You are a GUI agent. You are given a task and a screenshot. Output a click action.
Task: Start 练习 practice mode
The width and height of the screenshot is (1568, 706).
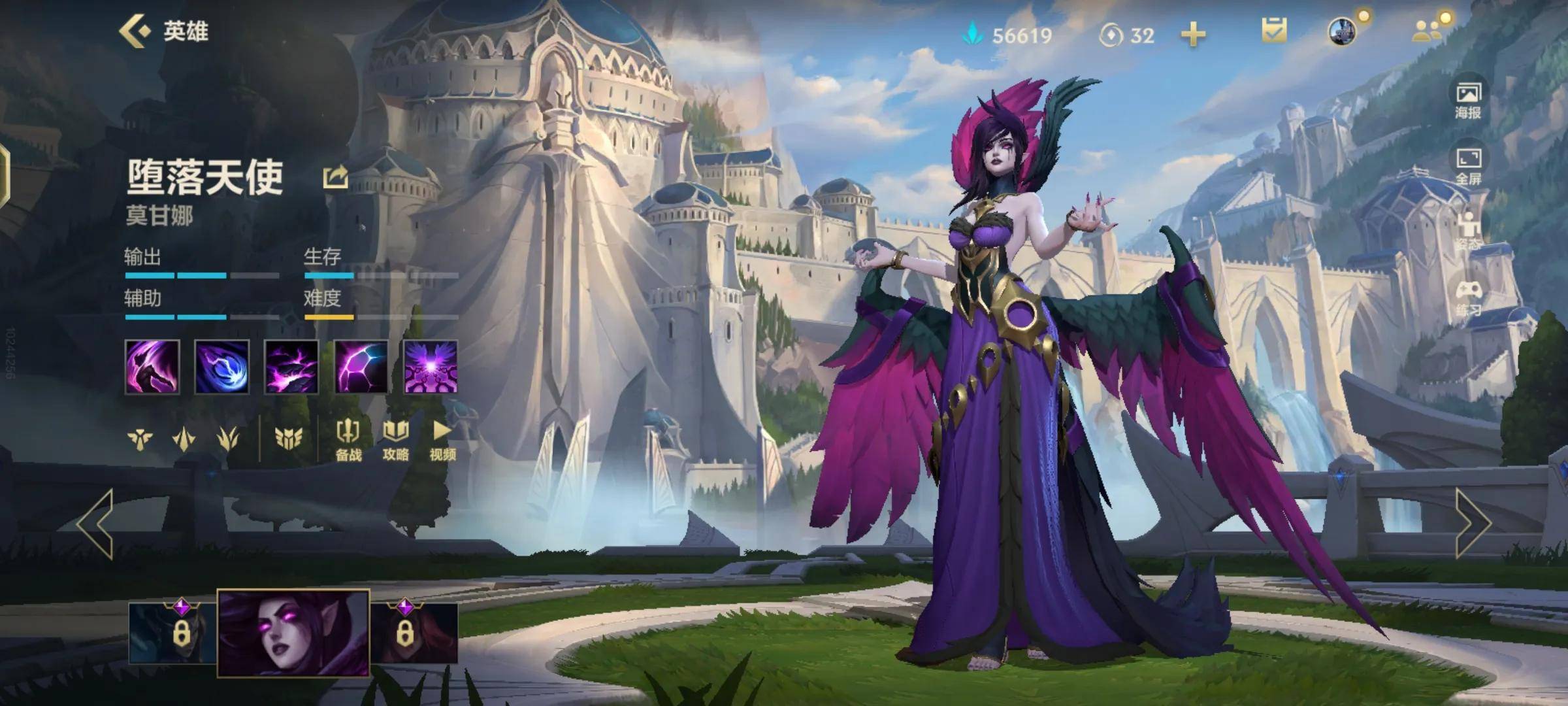tap(1468, 298)
